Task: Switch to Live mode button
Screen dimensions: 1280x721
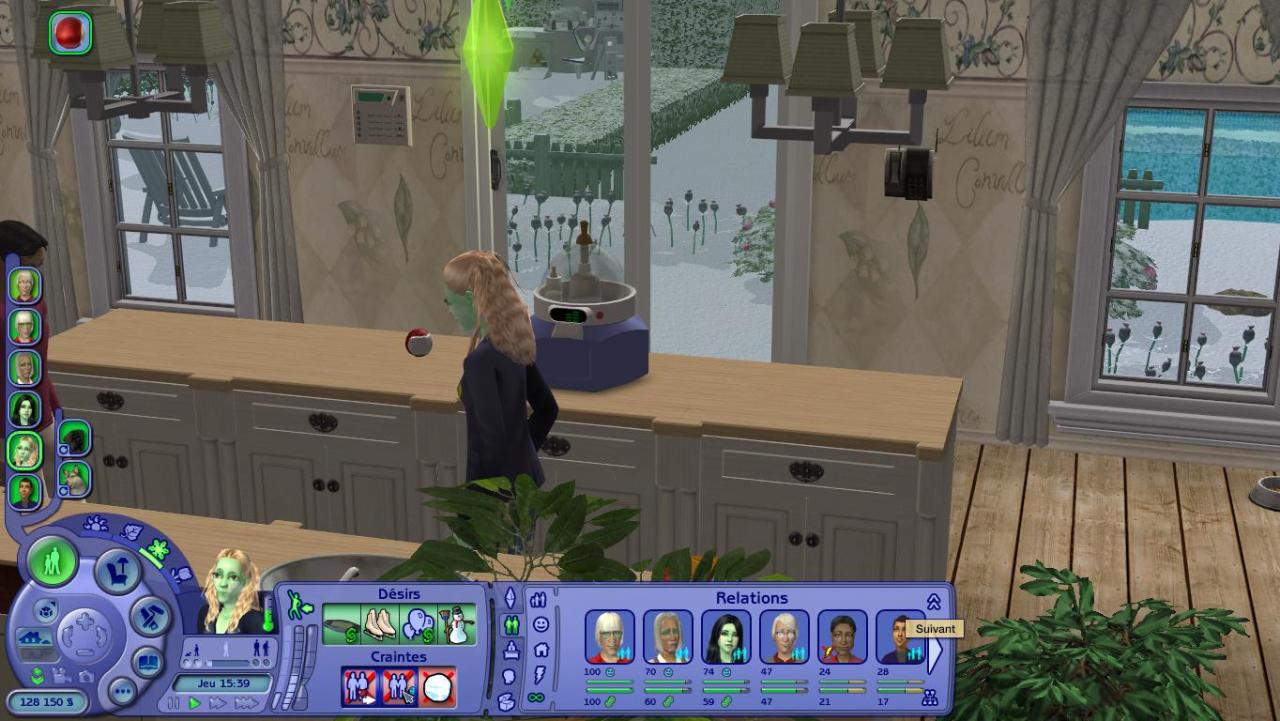Action: (52, 561)
